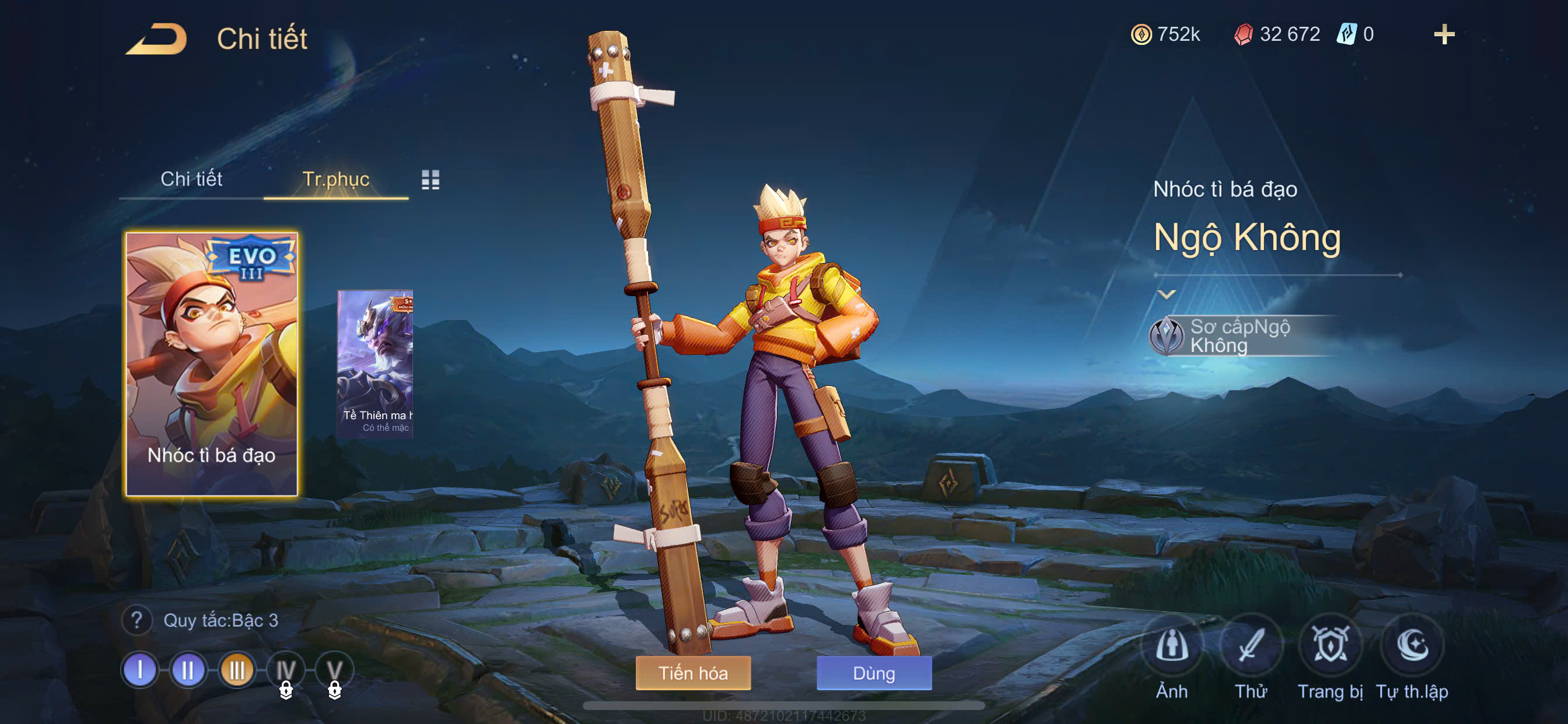Select evolution tier I
The height and width of the screenshot is (724, 1568).
pyautogui.click(x=139, y=670)
